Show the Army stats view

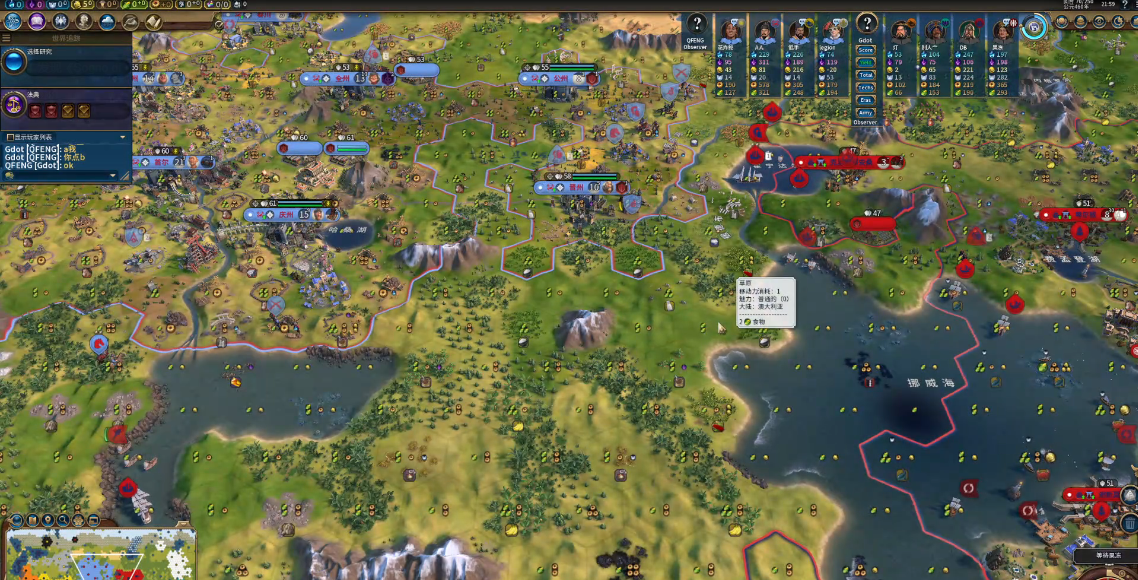866,113
